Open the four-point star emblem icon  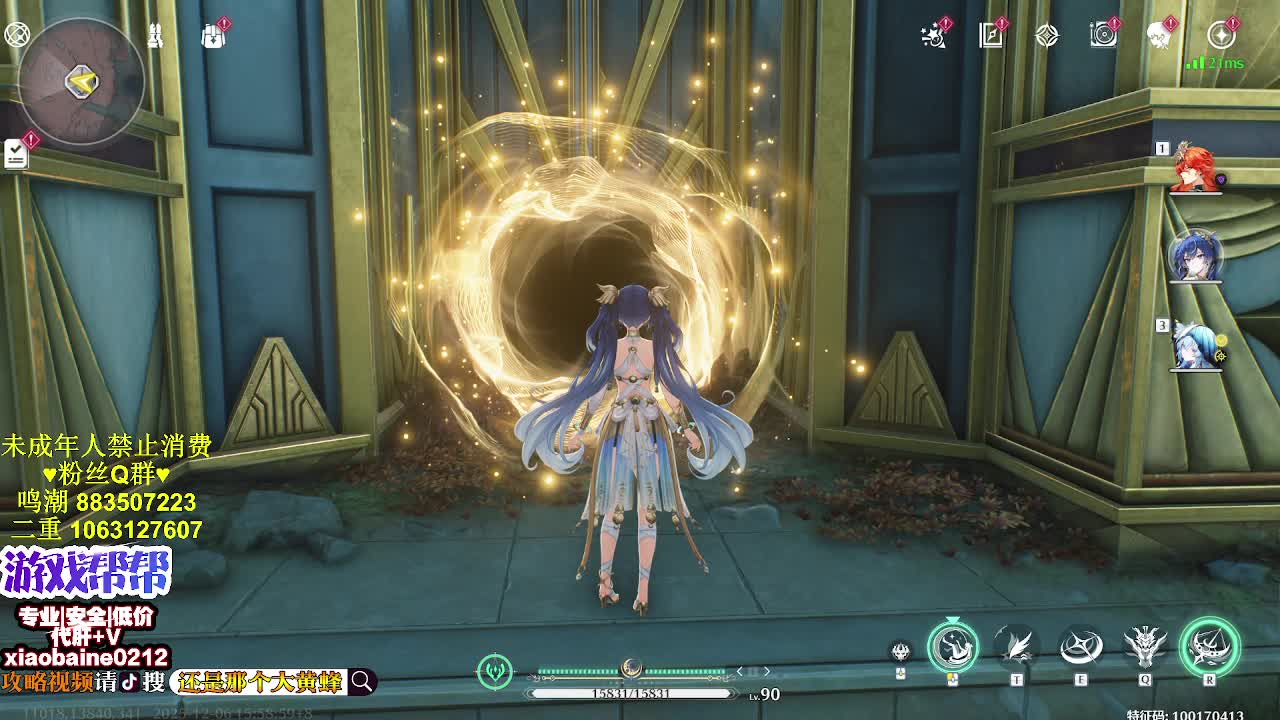(1047, 36)
